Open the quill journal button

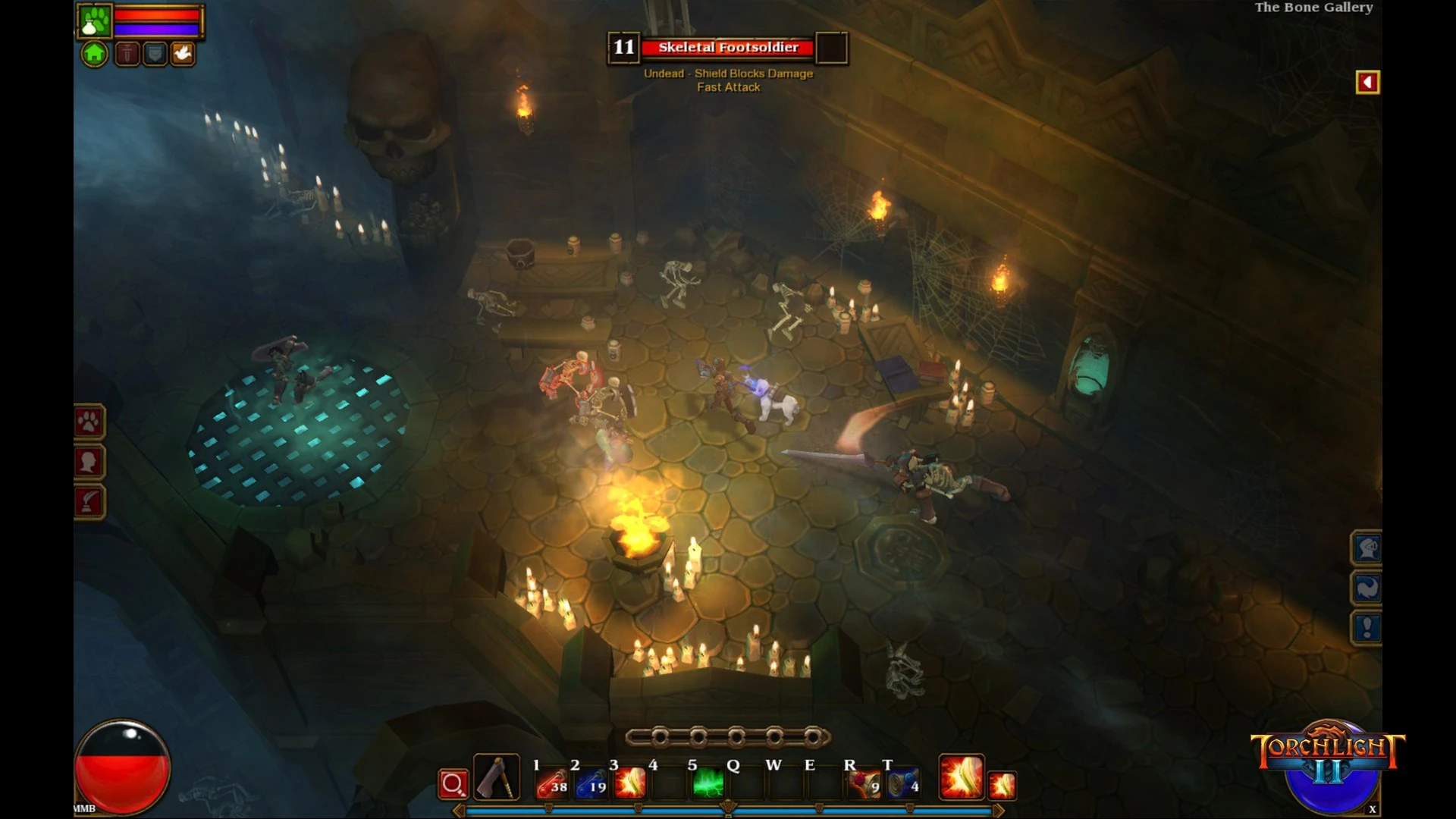(89, 502)
